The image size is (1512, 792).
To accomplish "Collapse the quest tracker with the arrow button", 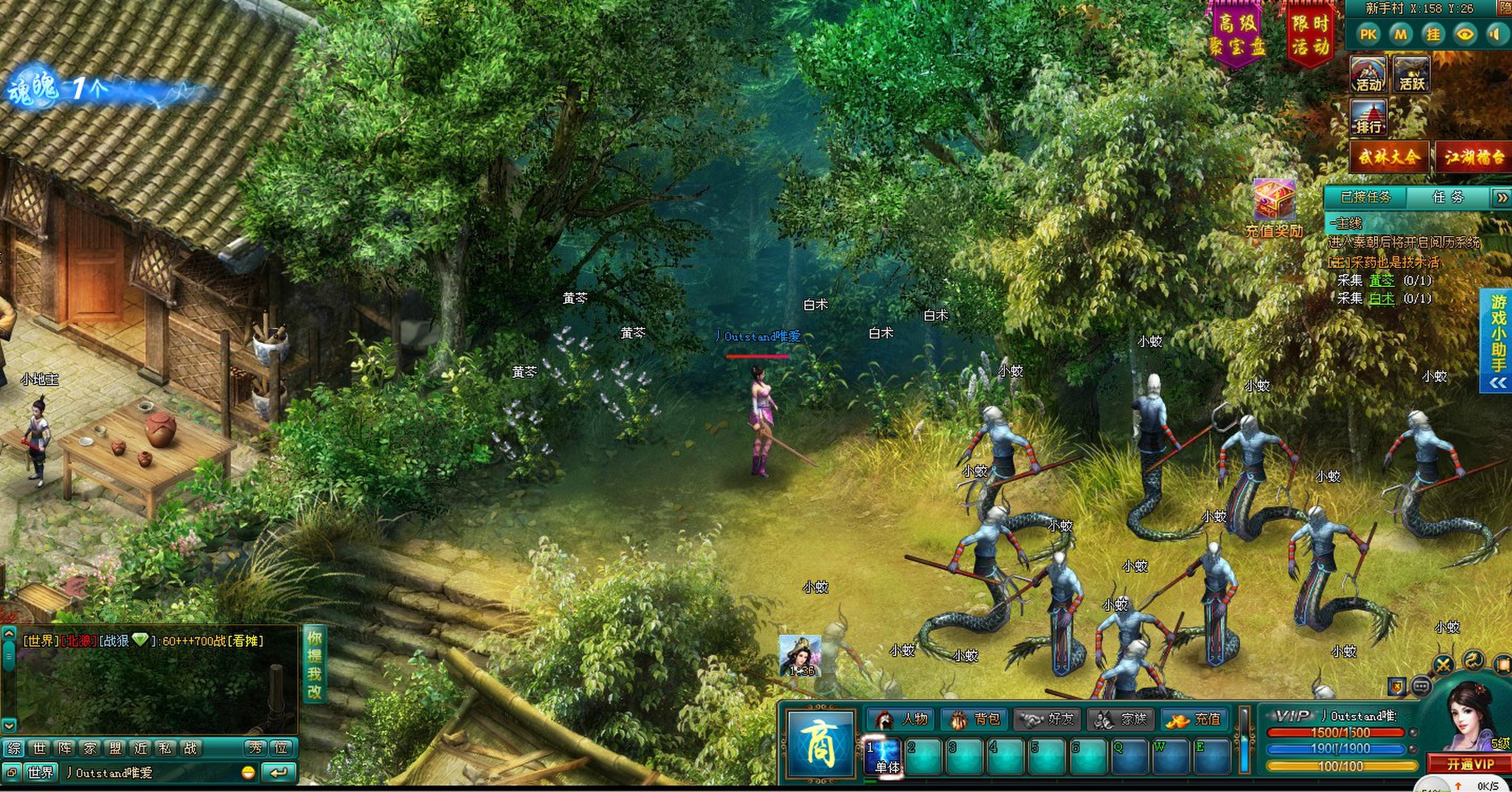I will [1501, 198].
